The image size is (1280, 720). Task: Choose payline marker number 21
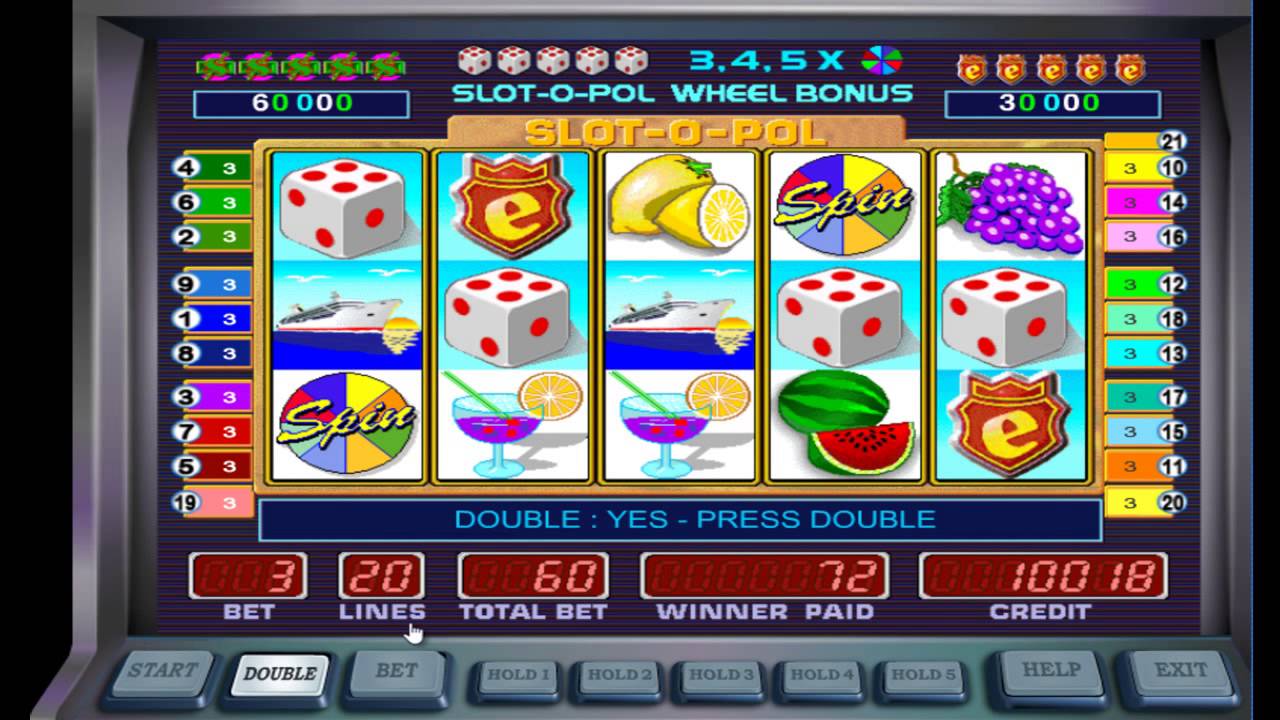(1172, 141)
